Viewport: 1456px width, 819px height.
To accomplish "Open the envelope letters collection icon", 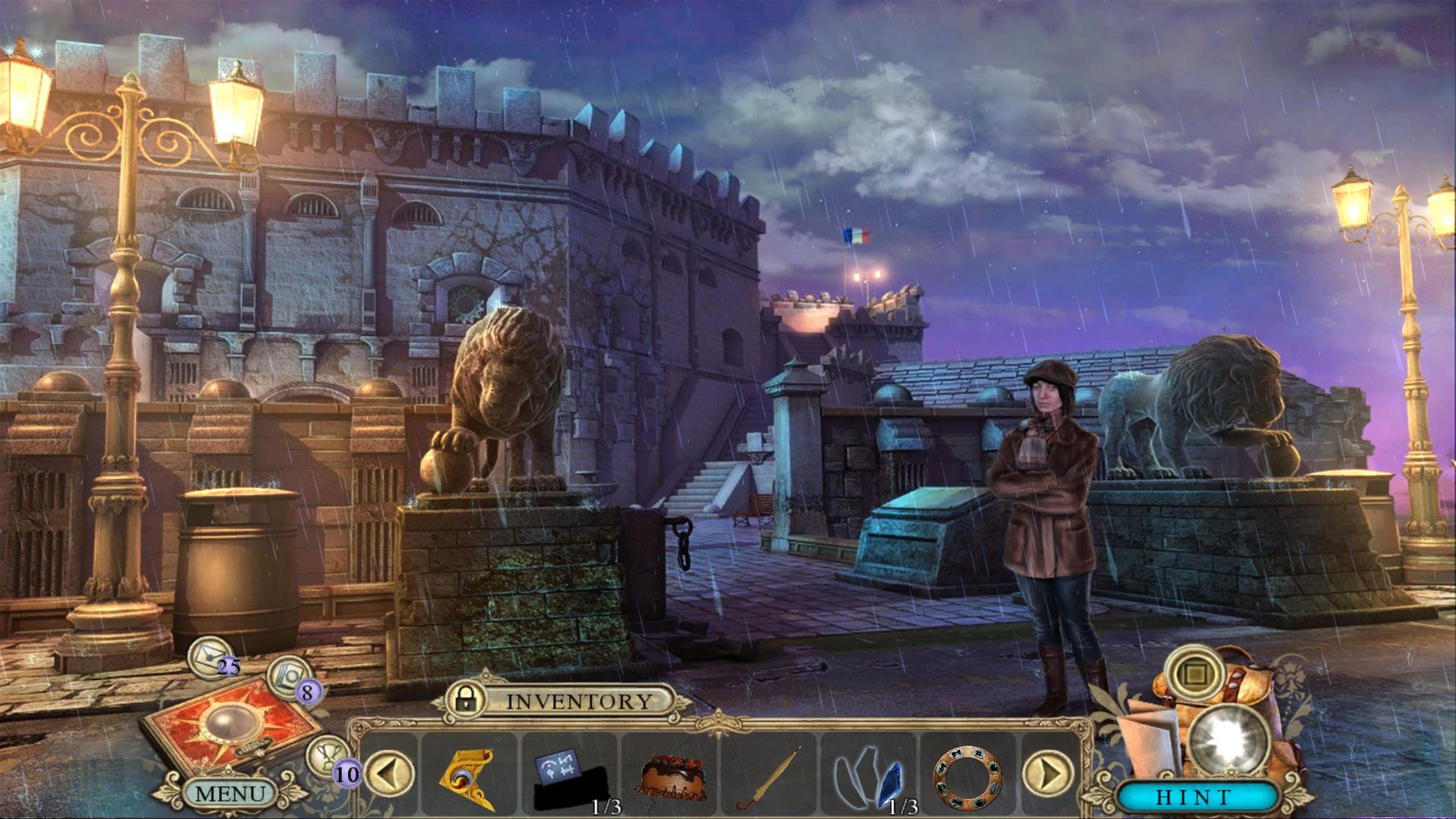I will (210, 656).
